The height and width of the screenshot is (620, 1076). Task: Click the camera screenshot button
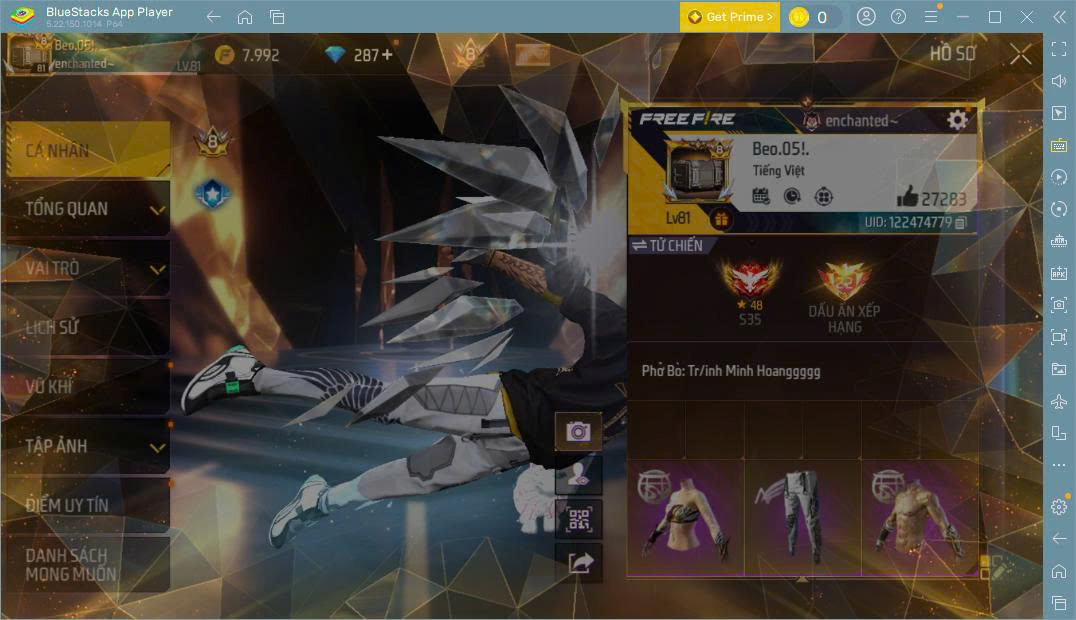tap(578, 431)
